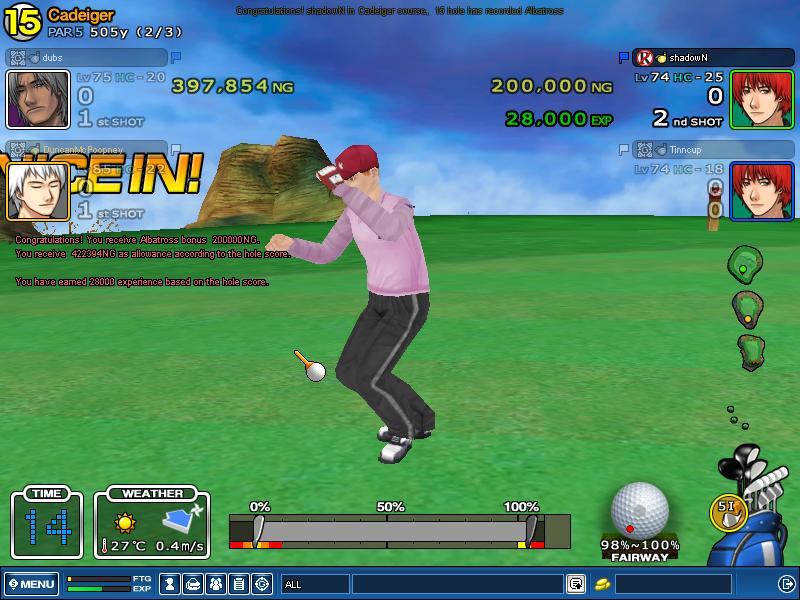Click Tinncup's player portrait
Screen dimensions: 800x600
pos(762,190)
